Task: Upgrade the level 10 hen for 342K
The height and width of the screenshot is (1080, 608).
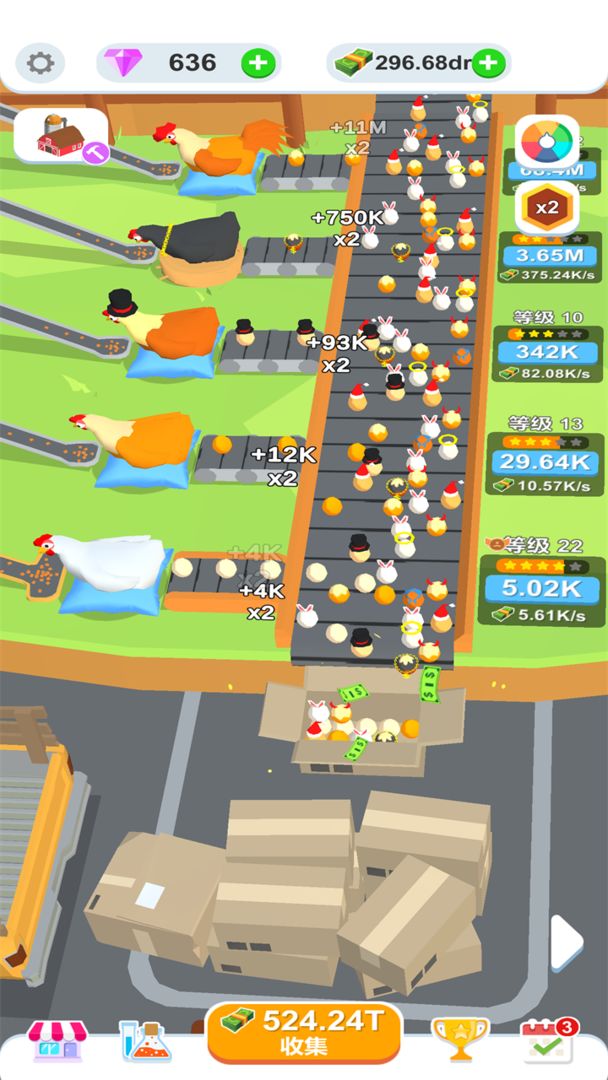Action: [543, 352]
